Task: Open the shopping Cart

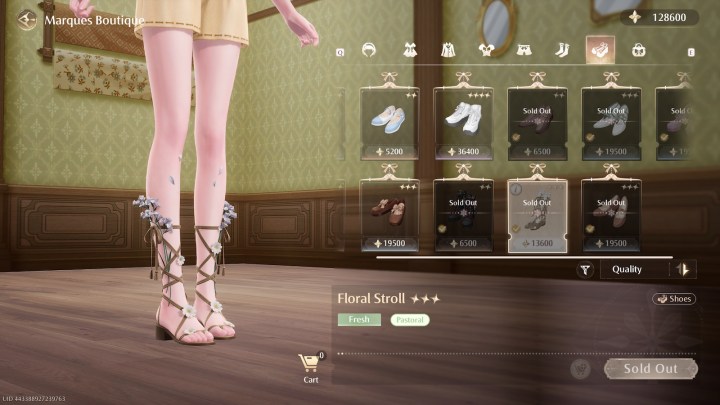Action: (311, 367)
